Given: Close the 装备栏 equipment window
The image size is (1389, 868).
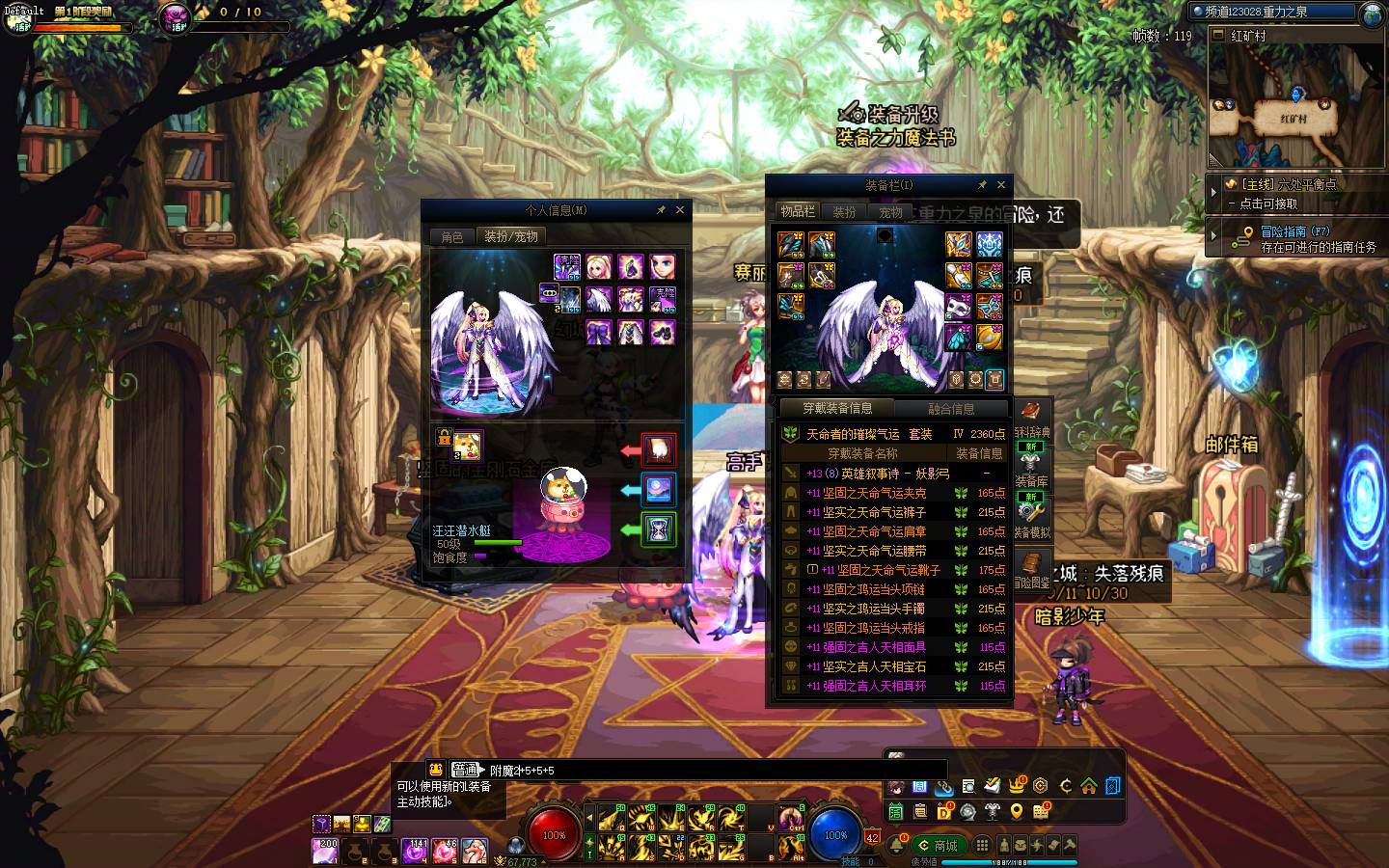Looking at the screenshot, I should pyautogui.click(x=1001, y=185).
